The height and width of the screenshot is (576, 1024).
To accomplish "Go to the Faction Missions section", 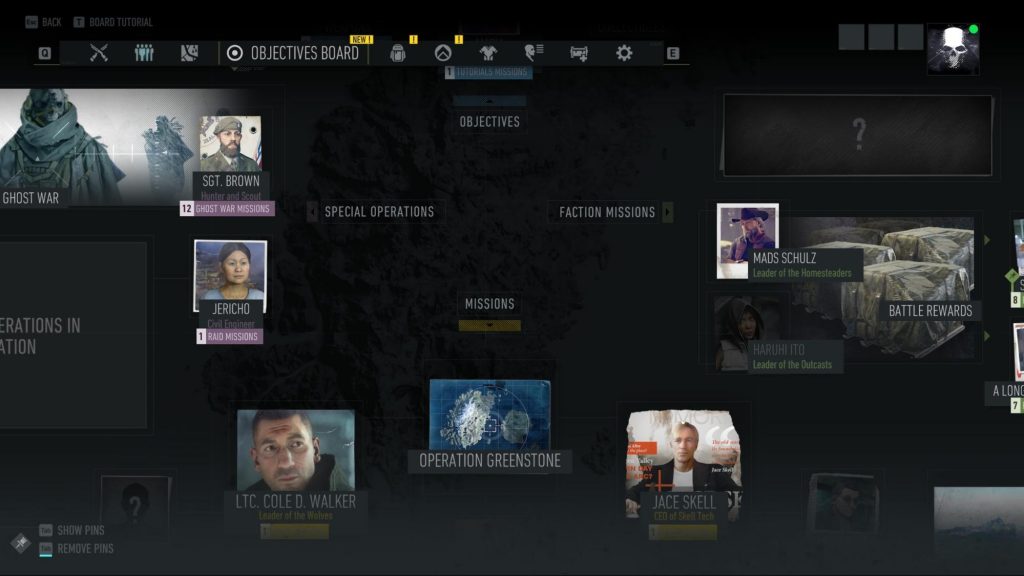I will click(607, 212).
